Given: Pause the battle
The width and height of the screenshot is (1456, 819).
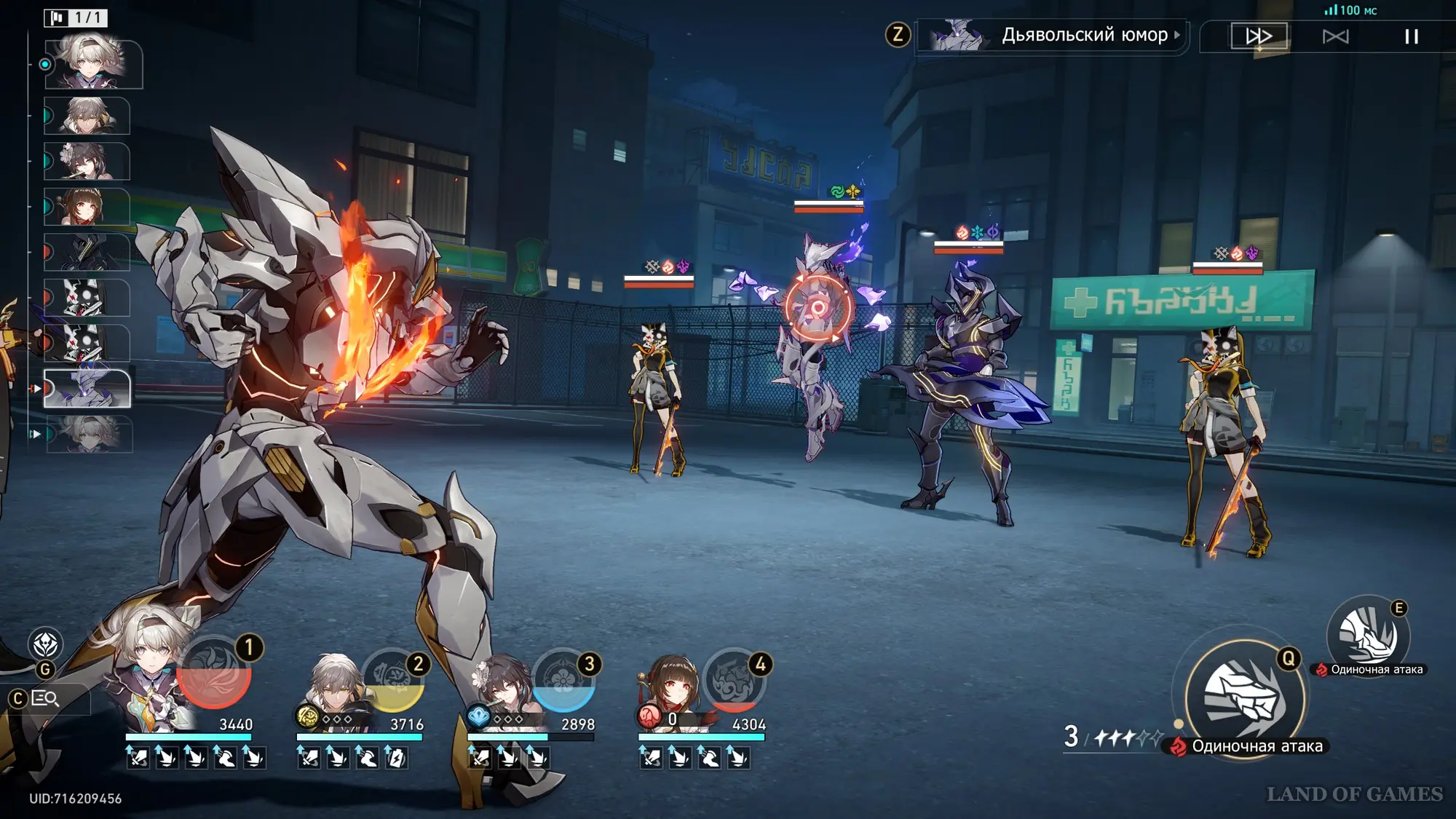Looking at the screenshot, I should pos(1411,36).
